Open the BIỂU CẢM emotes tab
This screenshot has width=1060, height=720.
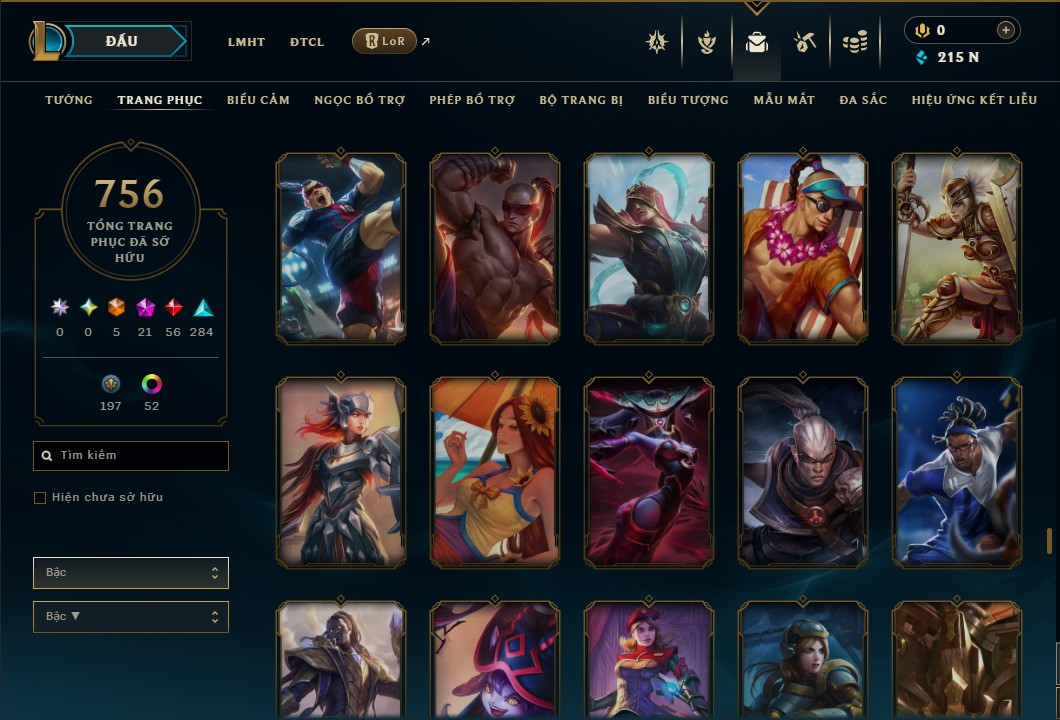pos(258,100)
